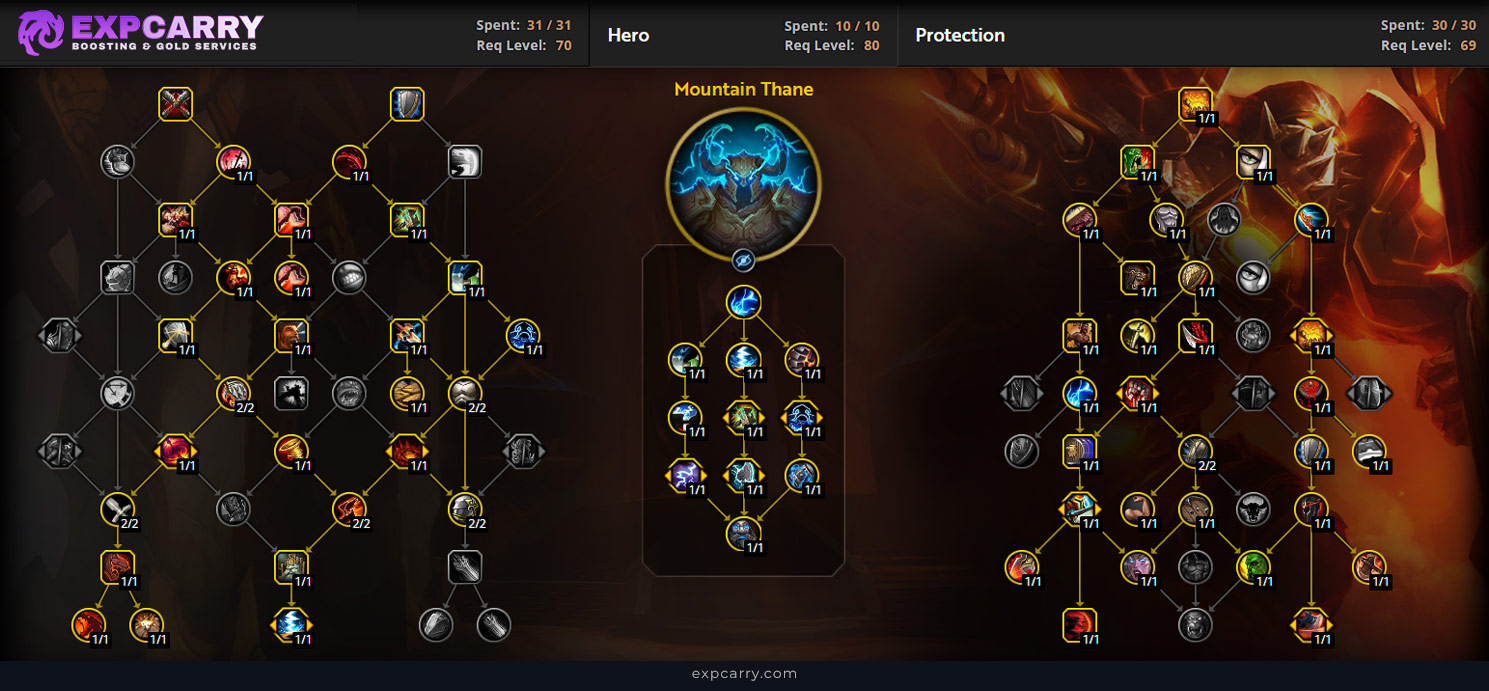Select the top lightning orb hero talent
The height and width of the screenshot is (691, 1489).
coord(743,302)
